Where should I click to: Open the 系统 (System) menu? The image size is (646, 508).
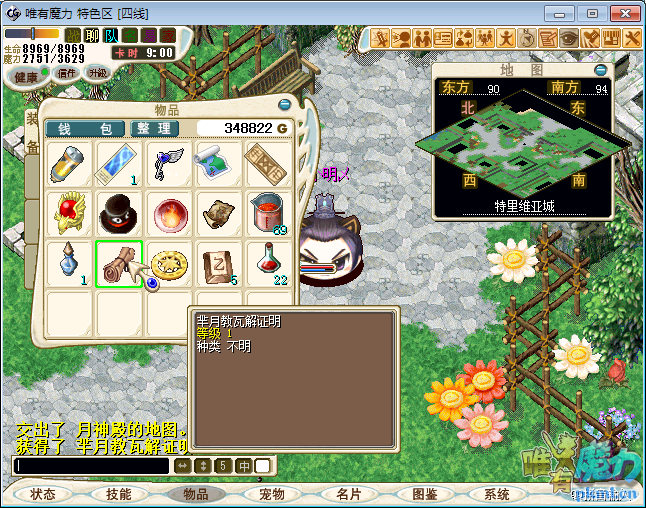click(x=497, y=494)
